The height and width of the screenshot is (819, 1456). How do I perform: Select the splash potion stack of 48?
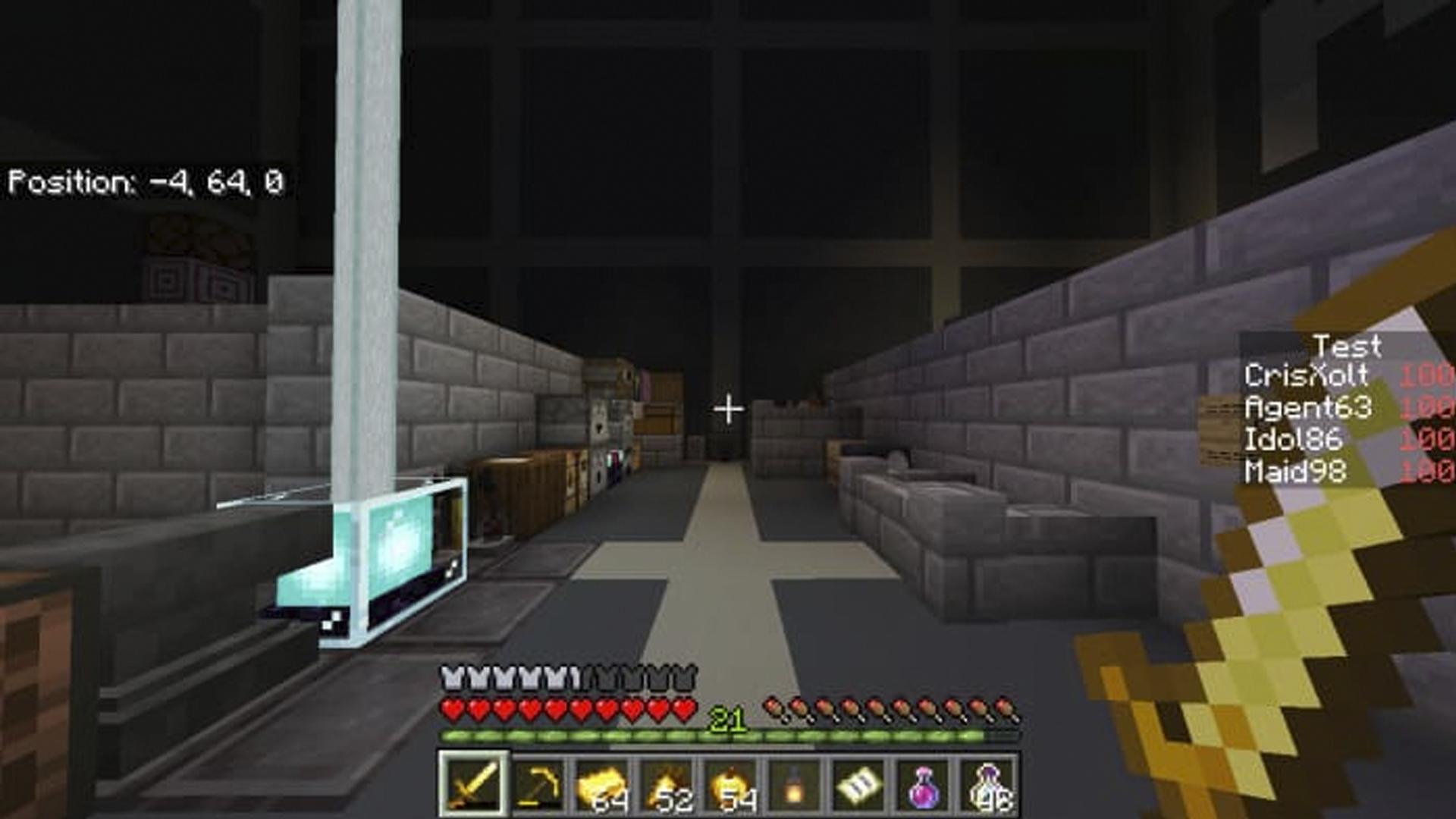991,789
